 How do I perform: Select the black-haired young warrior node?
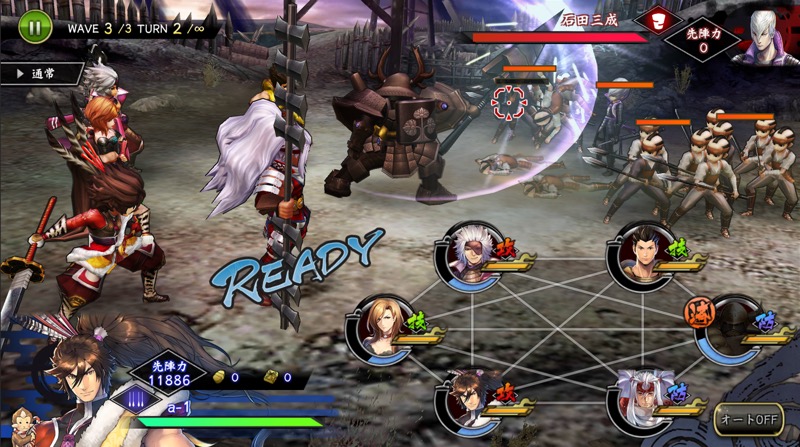tap(641, 254)
